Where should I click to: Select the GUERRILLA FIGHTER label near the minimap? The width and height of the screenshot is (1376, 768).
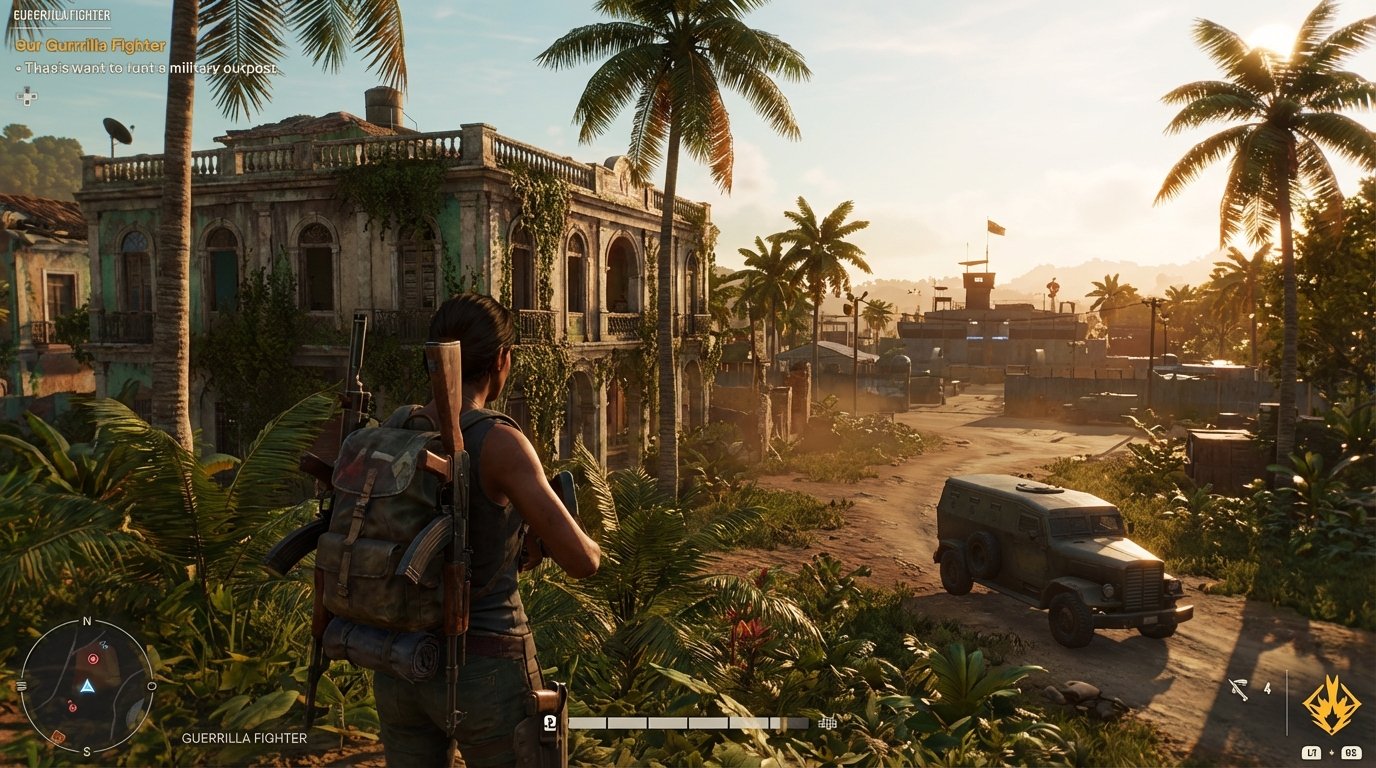tap(244, 739)
